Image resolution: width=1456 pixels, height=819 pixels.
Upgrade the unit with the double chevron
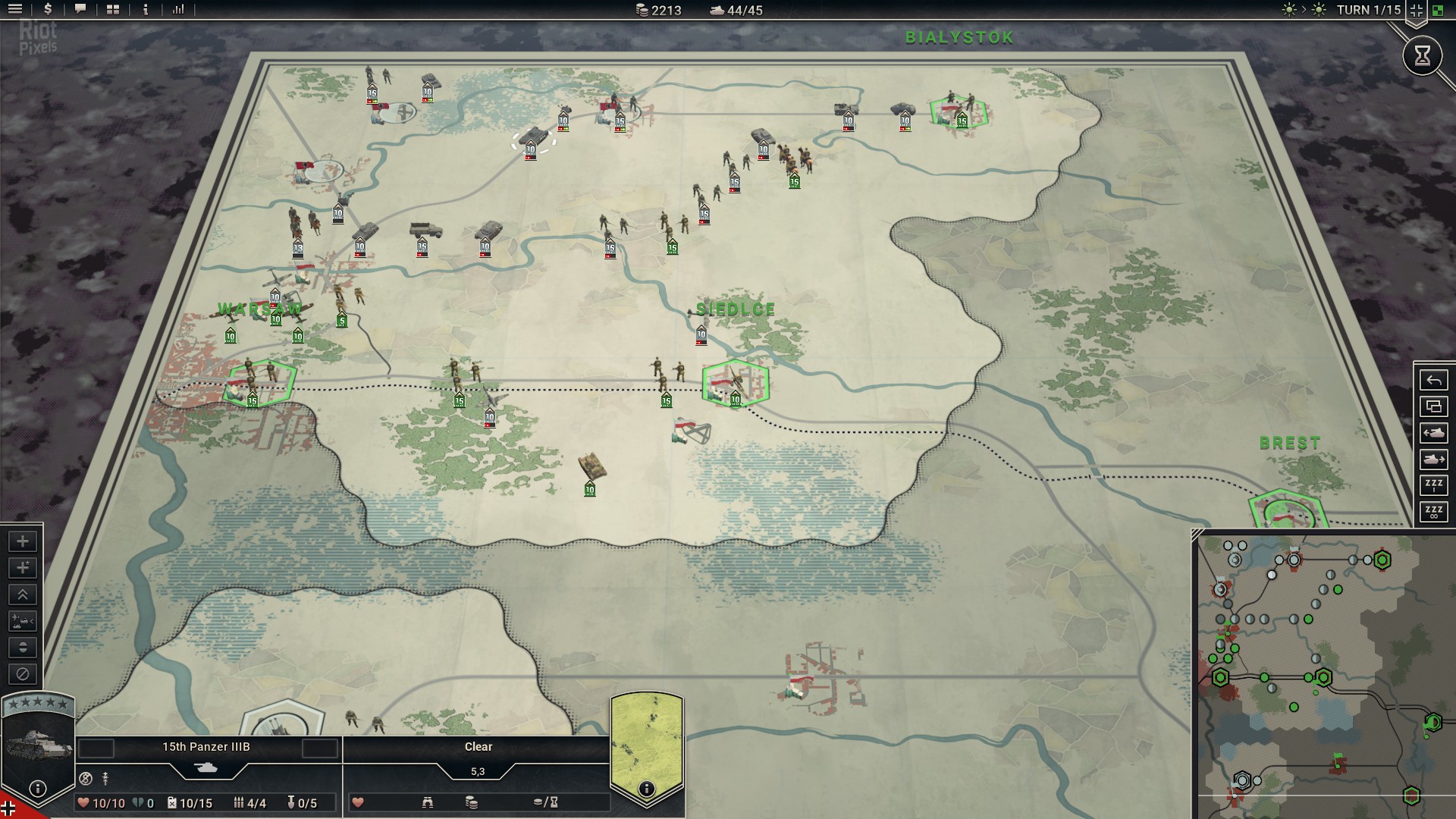tap(23, 595)
